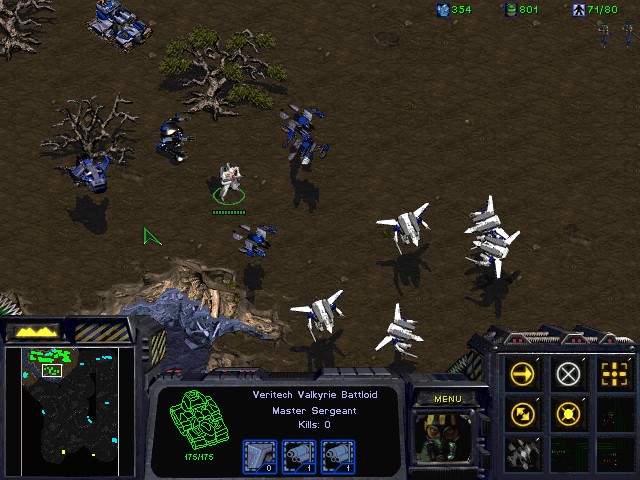Choose the Attack command
This screenshot has width=640, height=480.
(613, 374)
